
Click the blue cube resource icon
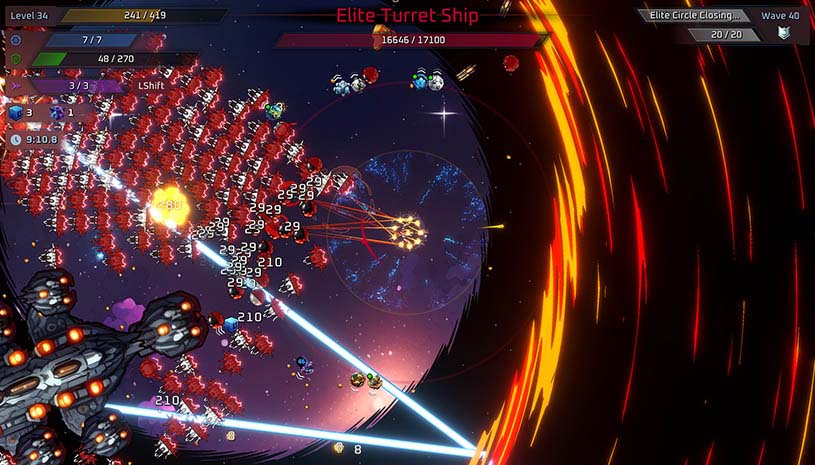click(15, 113)
